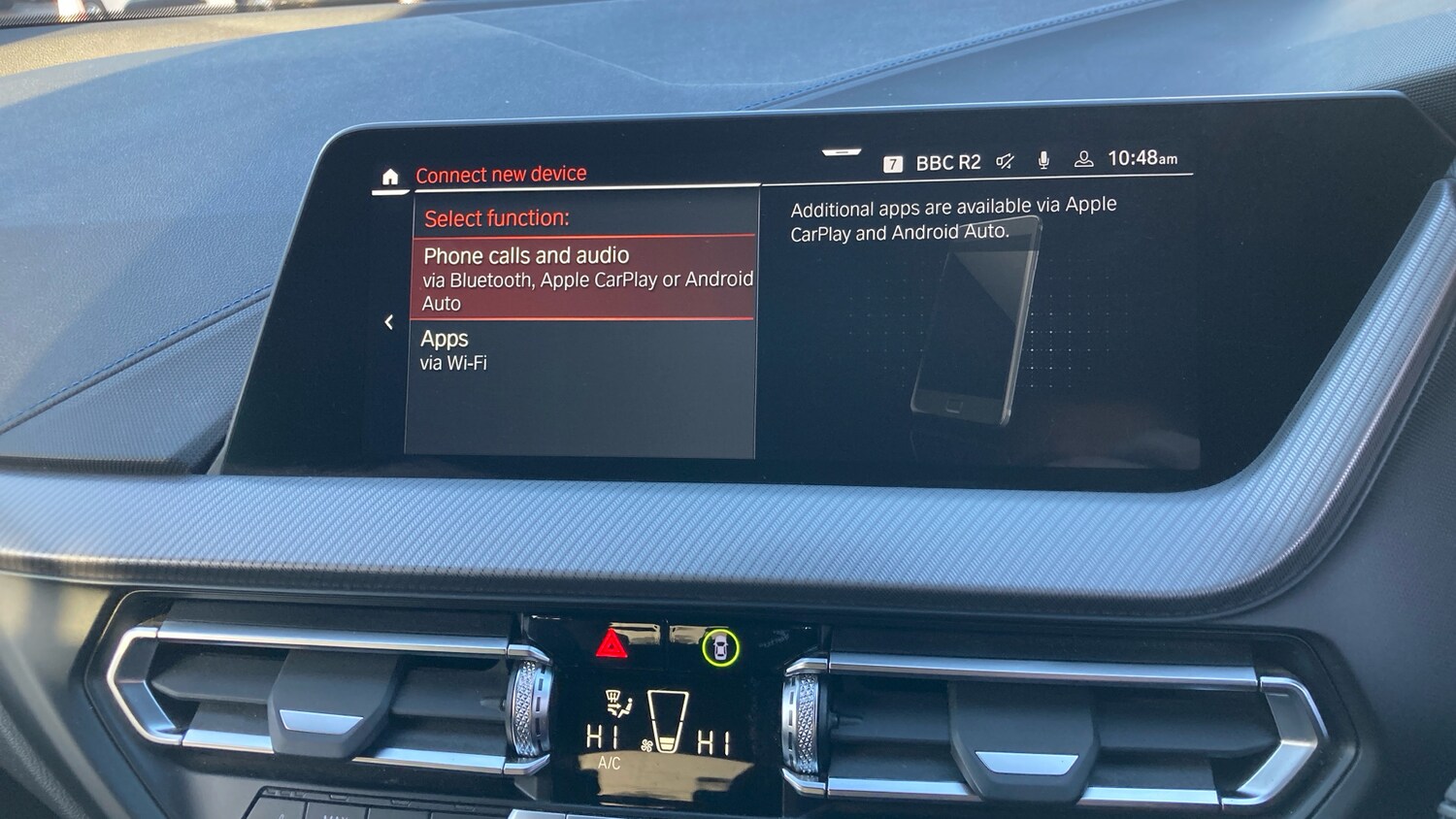Click the muted sound status icon
Viewport: 1456px width, 819px height.
(1006, 161)
